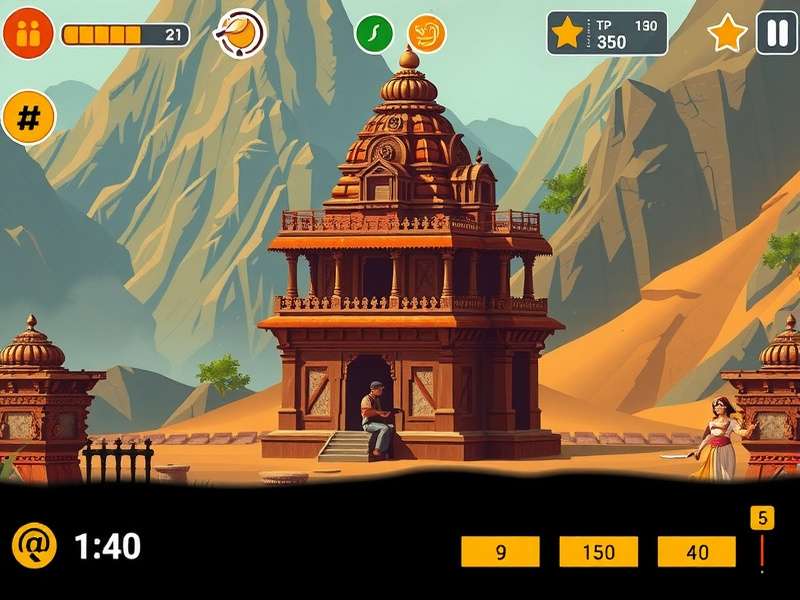This screenshot has height=600, width=800.
Task: Activate the green circular icon
Action: point(374,33)
